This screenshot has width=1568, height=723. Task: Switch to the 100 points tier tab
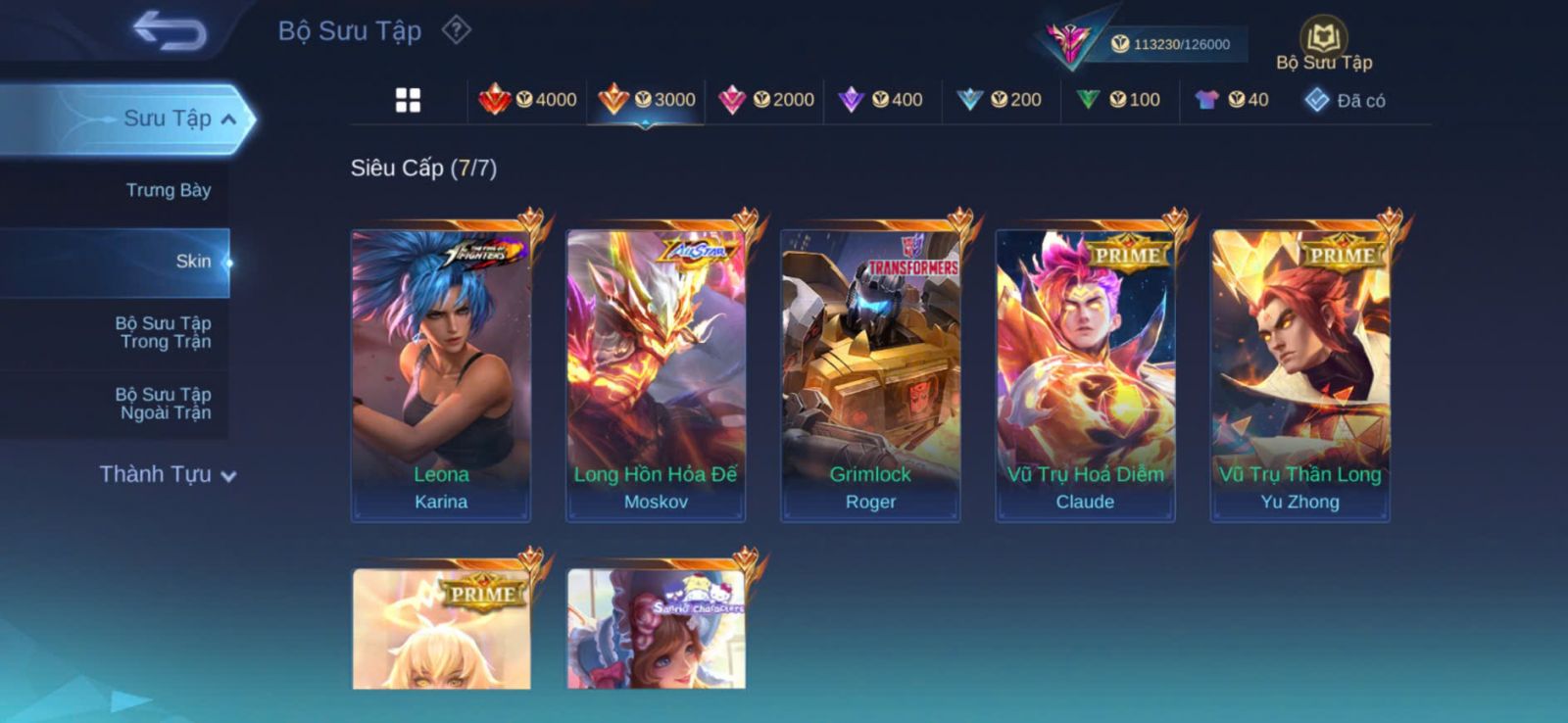coord(1118,100)
